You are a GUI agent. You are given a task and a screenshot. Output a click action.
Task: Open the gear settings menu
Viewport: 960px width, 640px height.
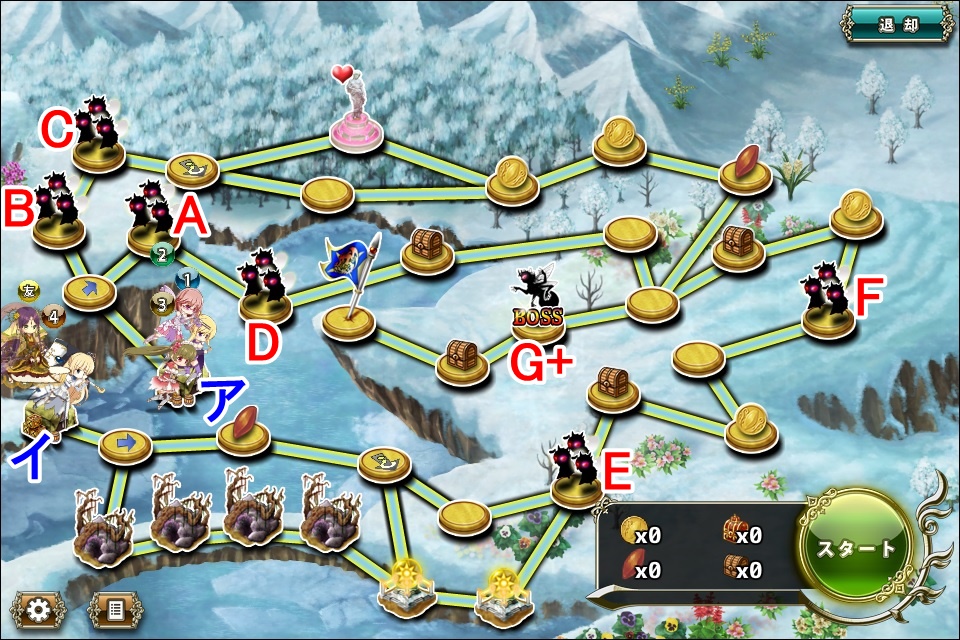coord(39,609)
